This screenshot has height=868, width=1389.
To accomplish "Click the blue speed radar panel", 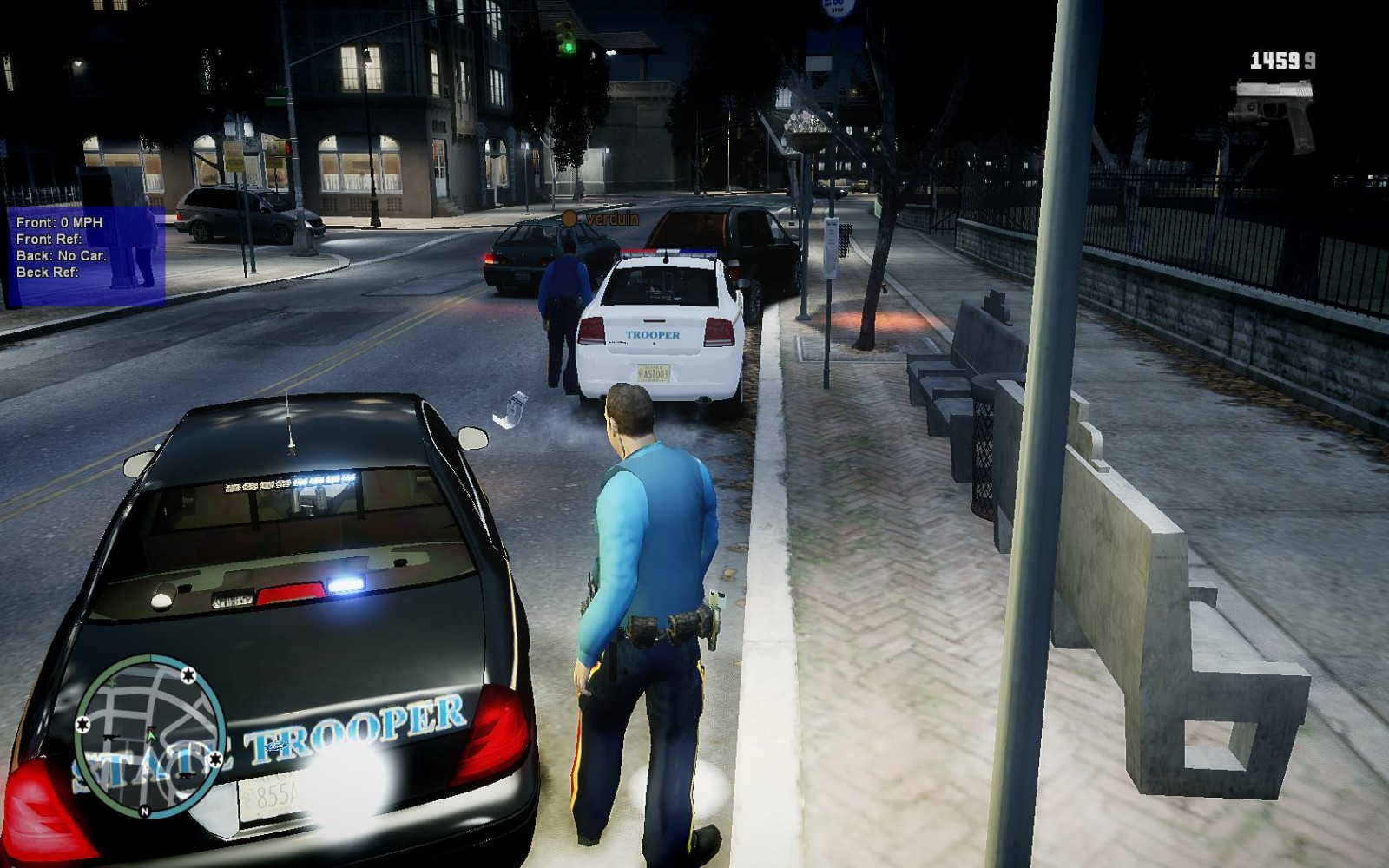I will (x=86, y=256).
